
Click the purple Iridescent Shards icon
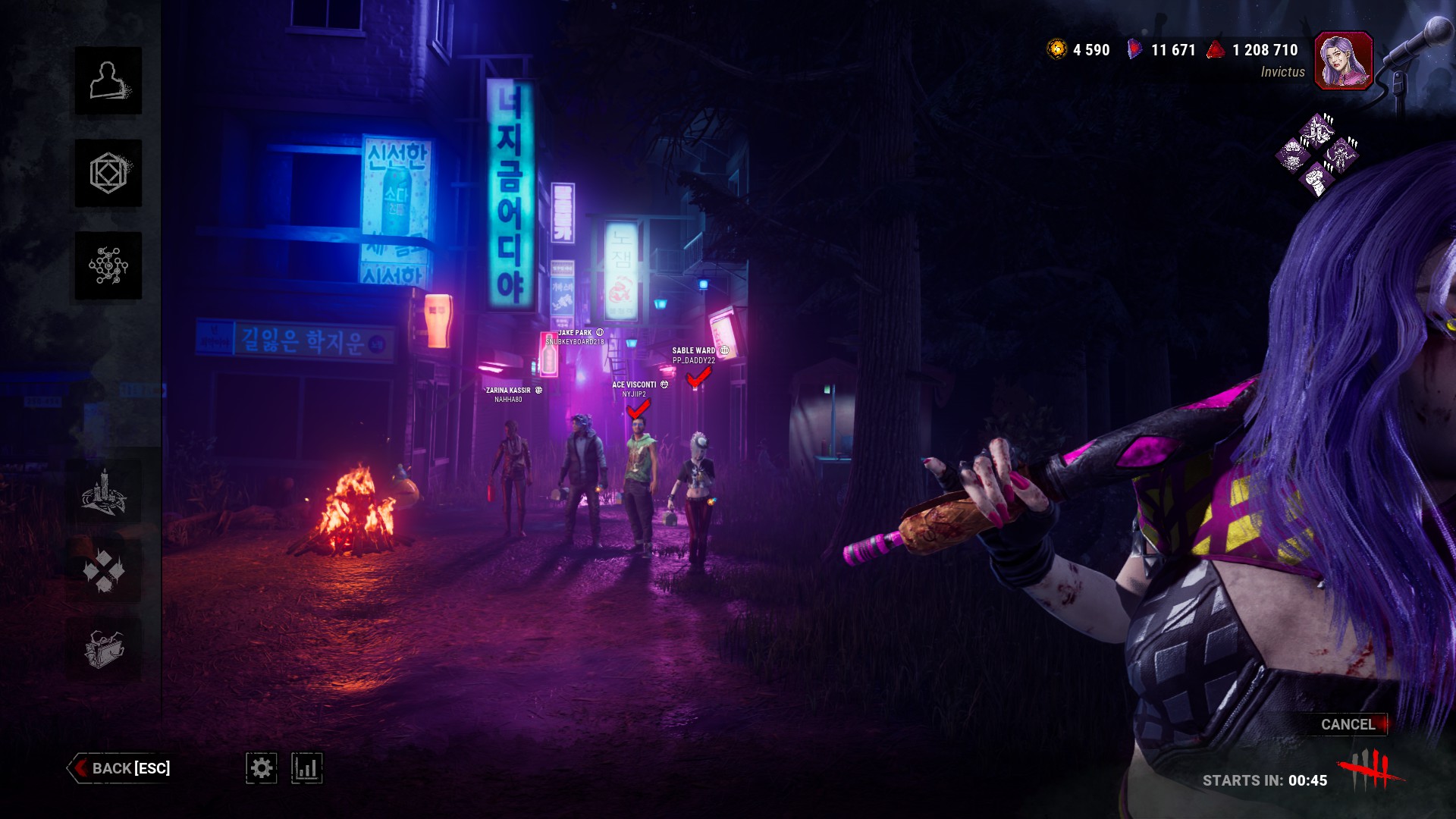point(1134,50)
